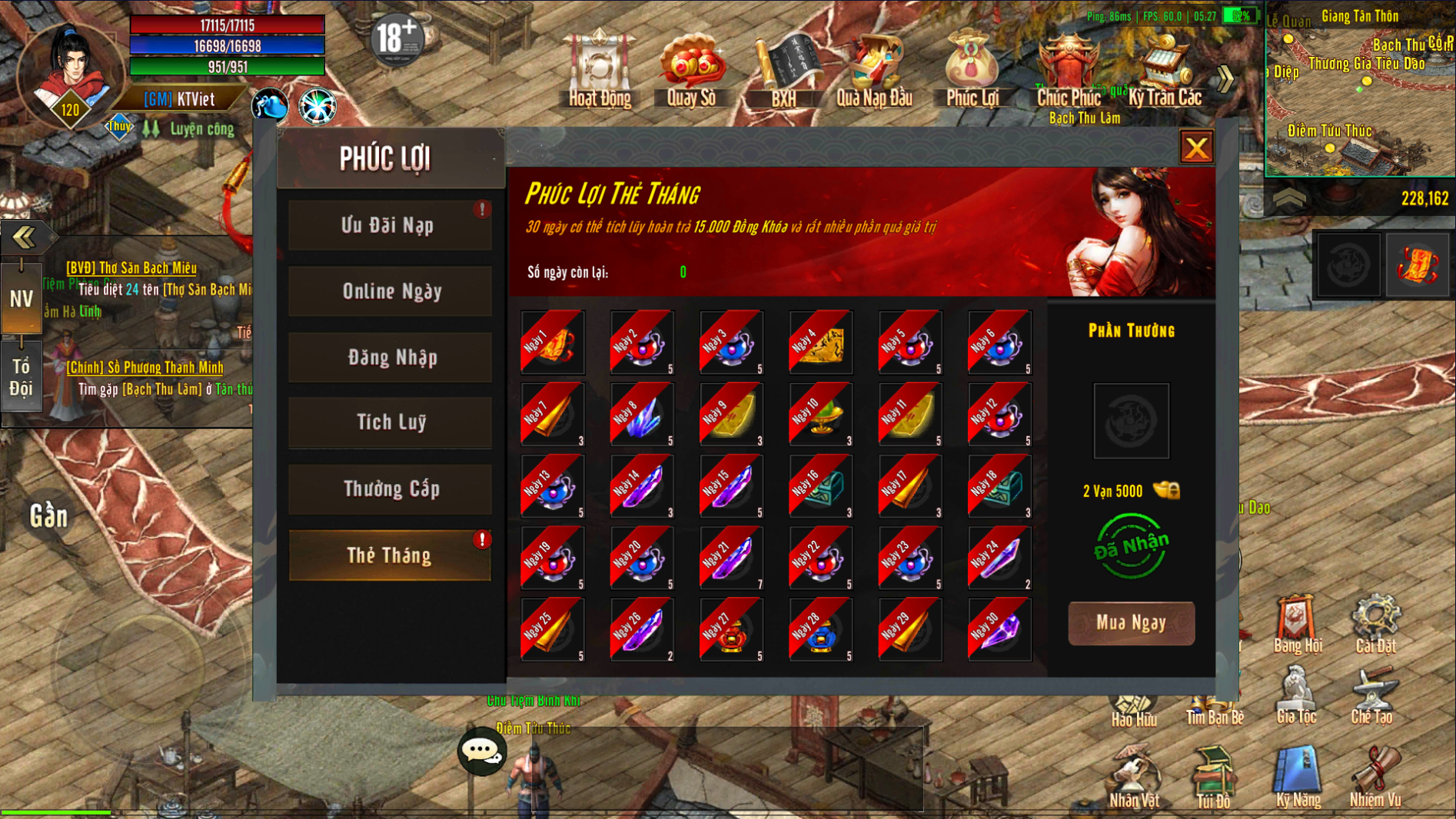
Task: Open the chat speech bubble
Action: (482, 751)
